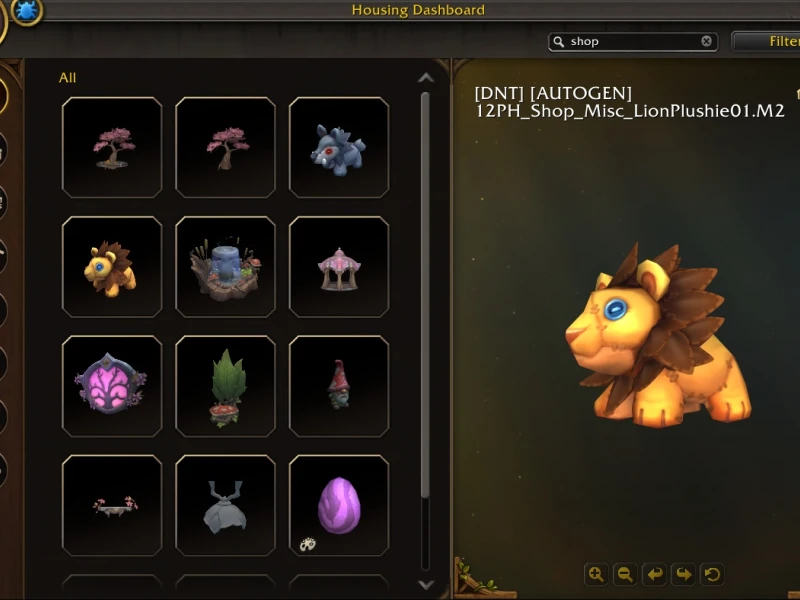The height and width of the screenshot is (600, 800).
Task: Choose the small flowering branch decor
Action: (x=112, y=505)
